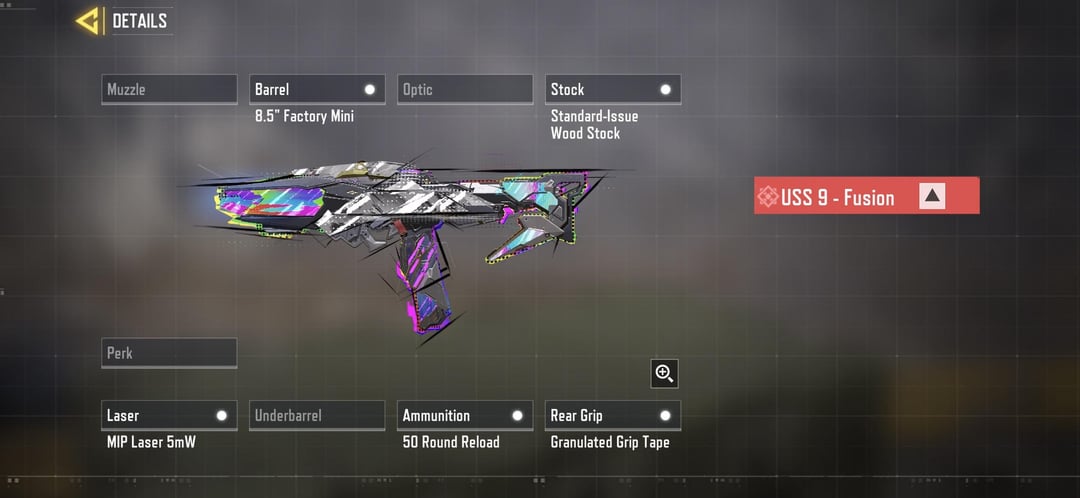Go back using the yellow arrow

coord(88,21)
